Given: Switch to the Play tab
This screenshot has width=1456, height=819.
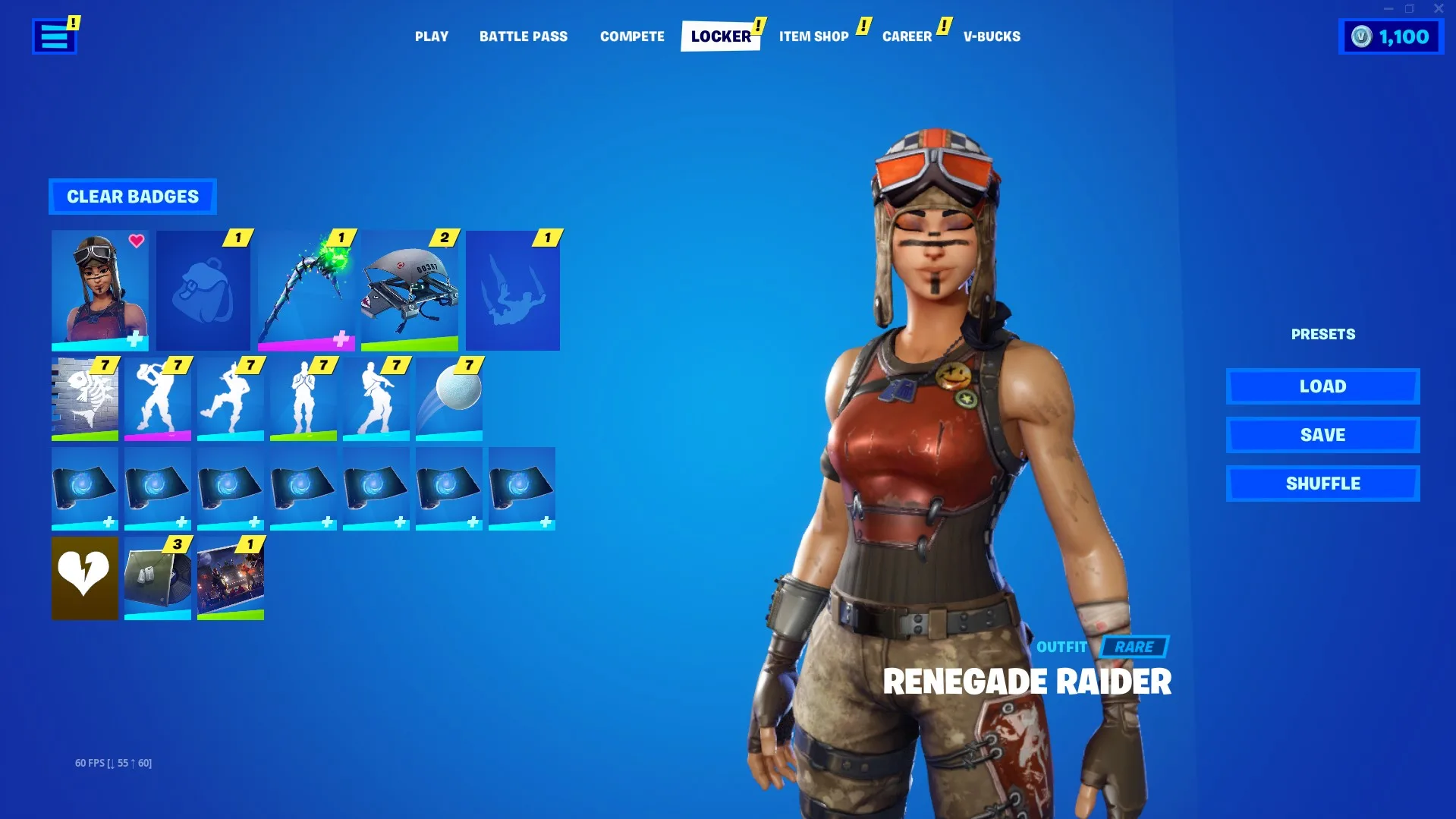Looking at the screenshot, I should tap(431, 36).
